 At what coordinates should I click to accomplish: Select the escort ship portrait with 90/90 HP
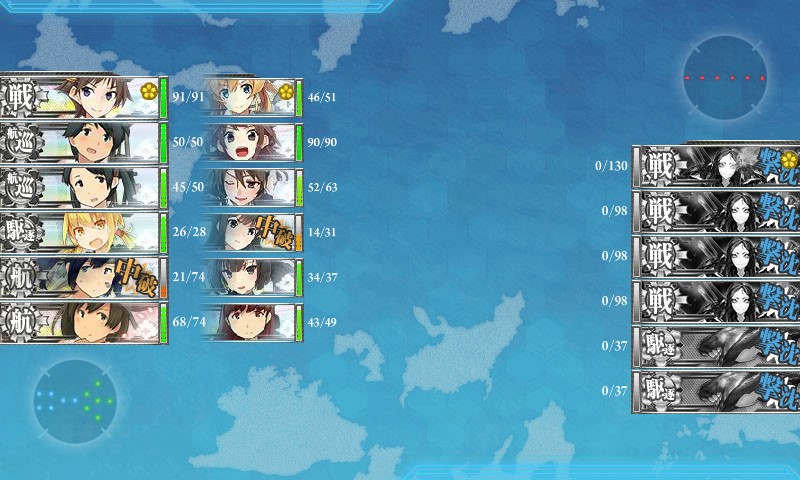pos(250,143)
